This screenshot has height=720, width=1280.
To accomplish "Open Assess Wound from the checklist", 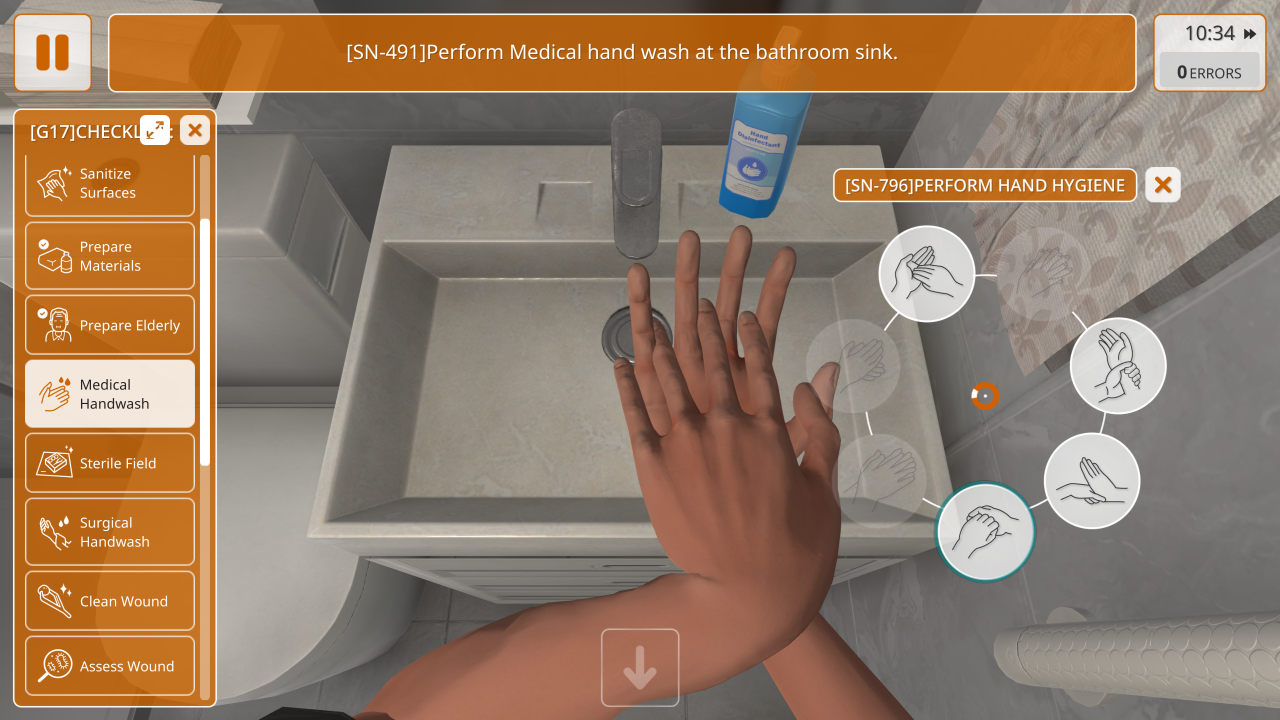I will [110, 666].
